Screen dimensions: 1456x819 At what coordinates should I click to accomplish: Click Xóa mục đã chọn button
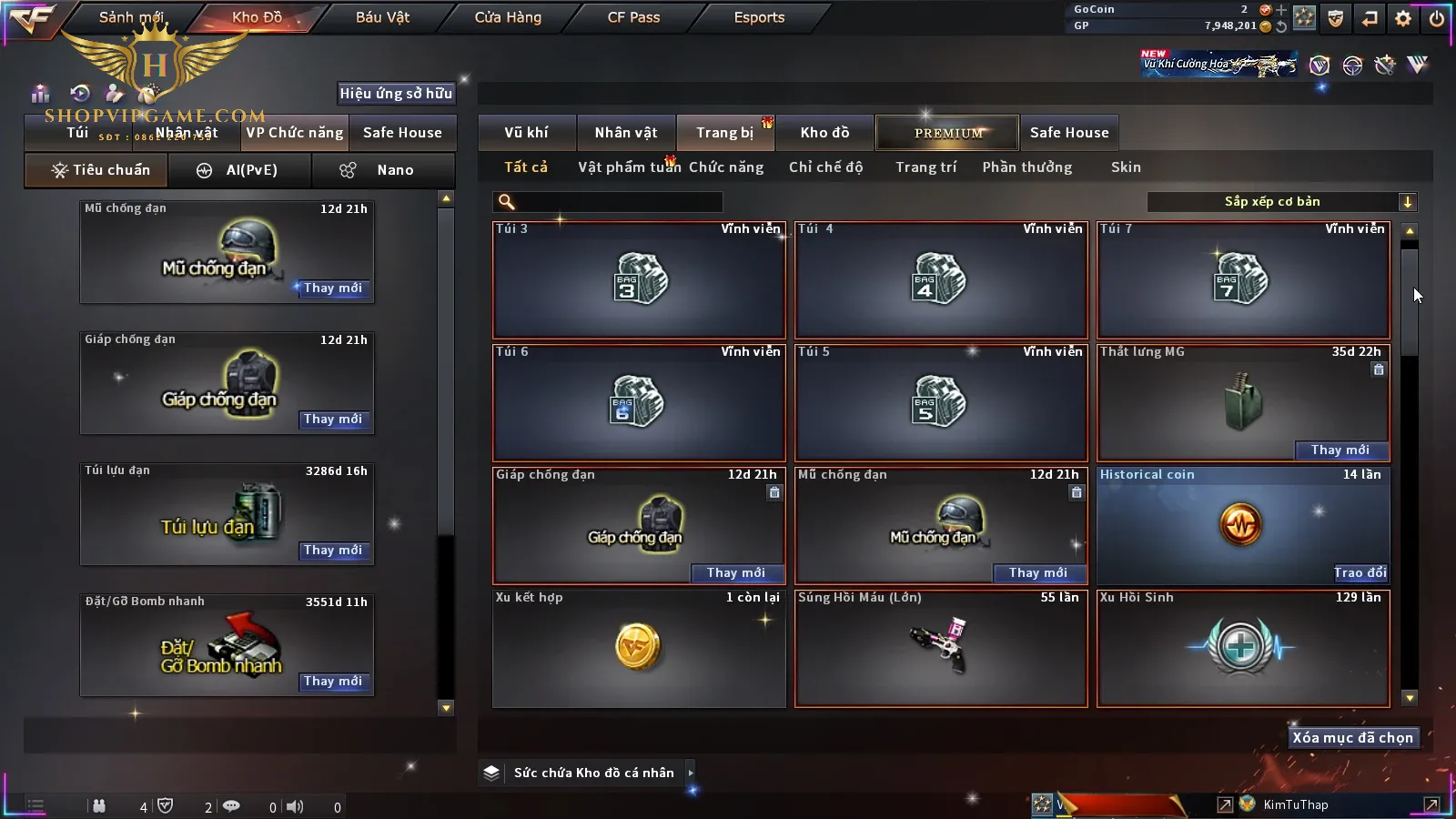(x=1352, y=738)
